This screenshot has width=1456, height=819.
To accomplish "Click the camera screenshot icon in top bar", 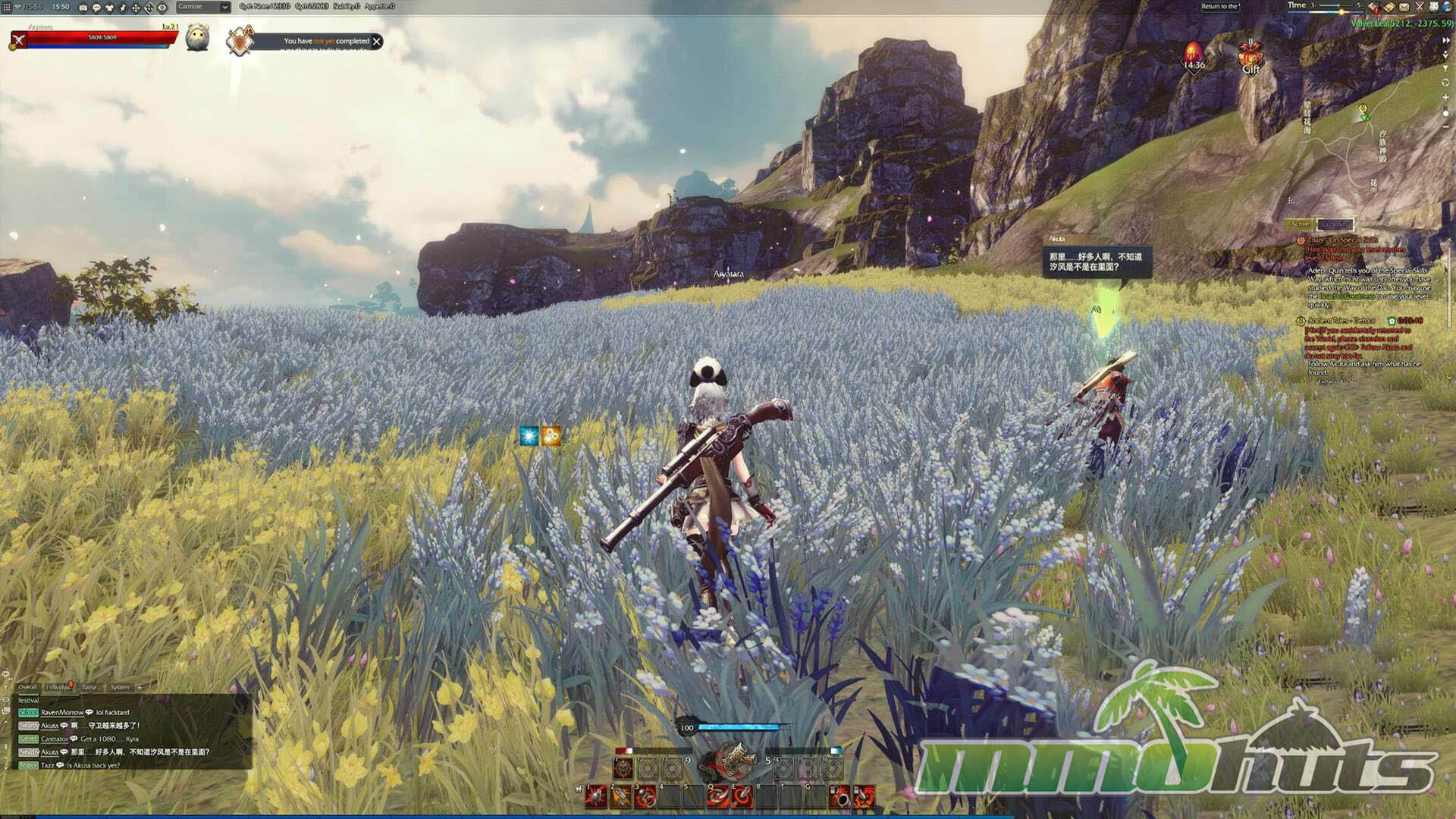I will click(83, 8).
